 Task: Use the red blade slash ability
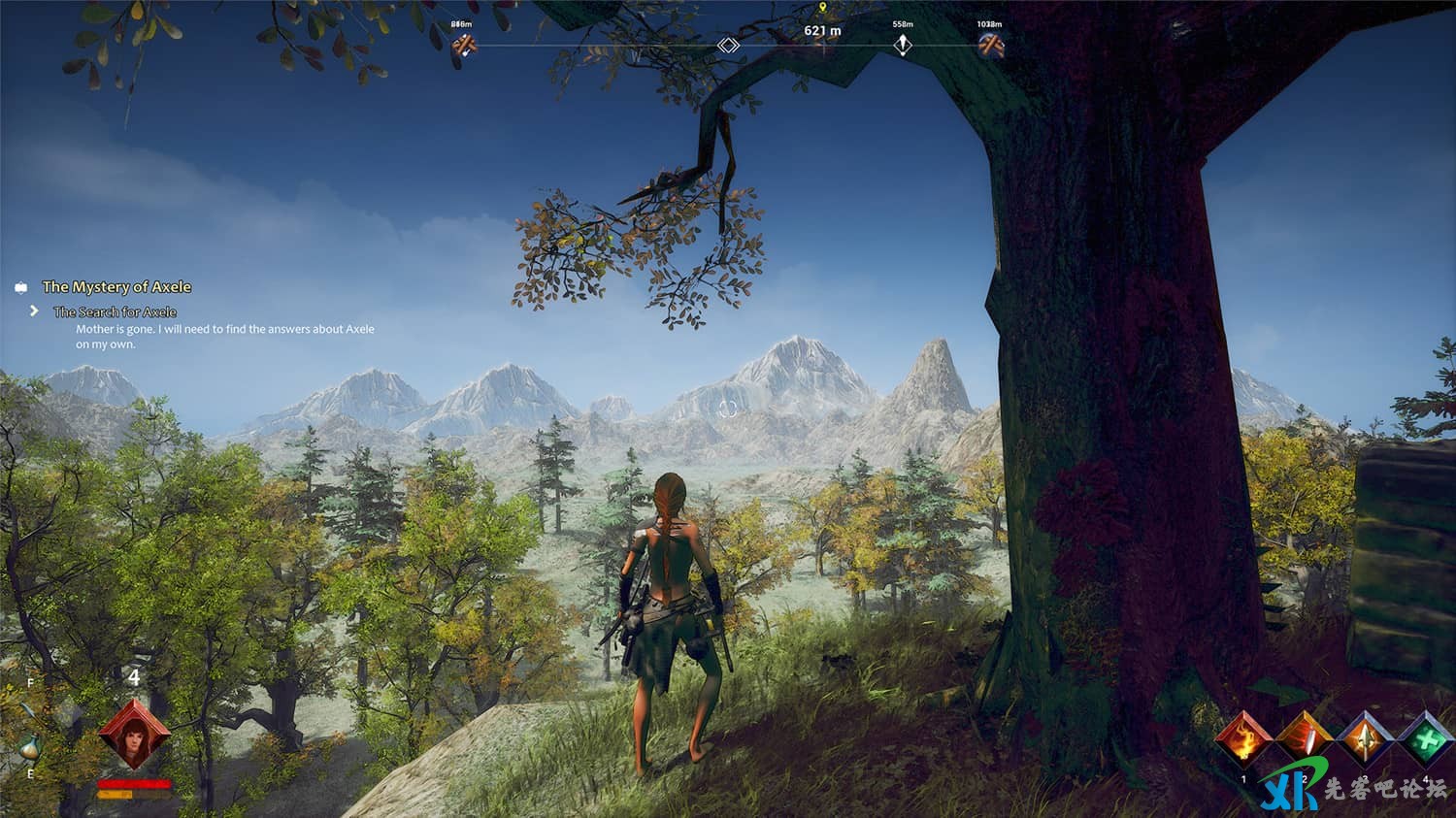coord(1304,740)
